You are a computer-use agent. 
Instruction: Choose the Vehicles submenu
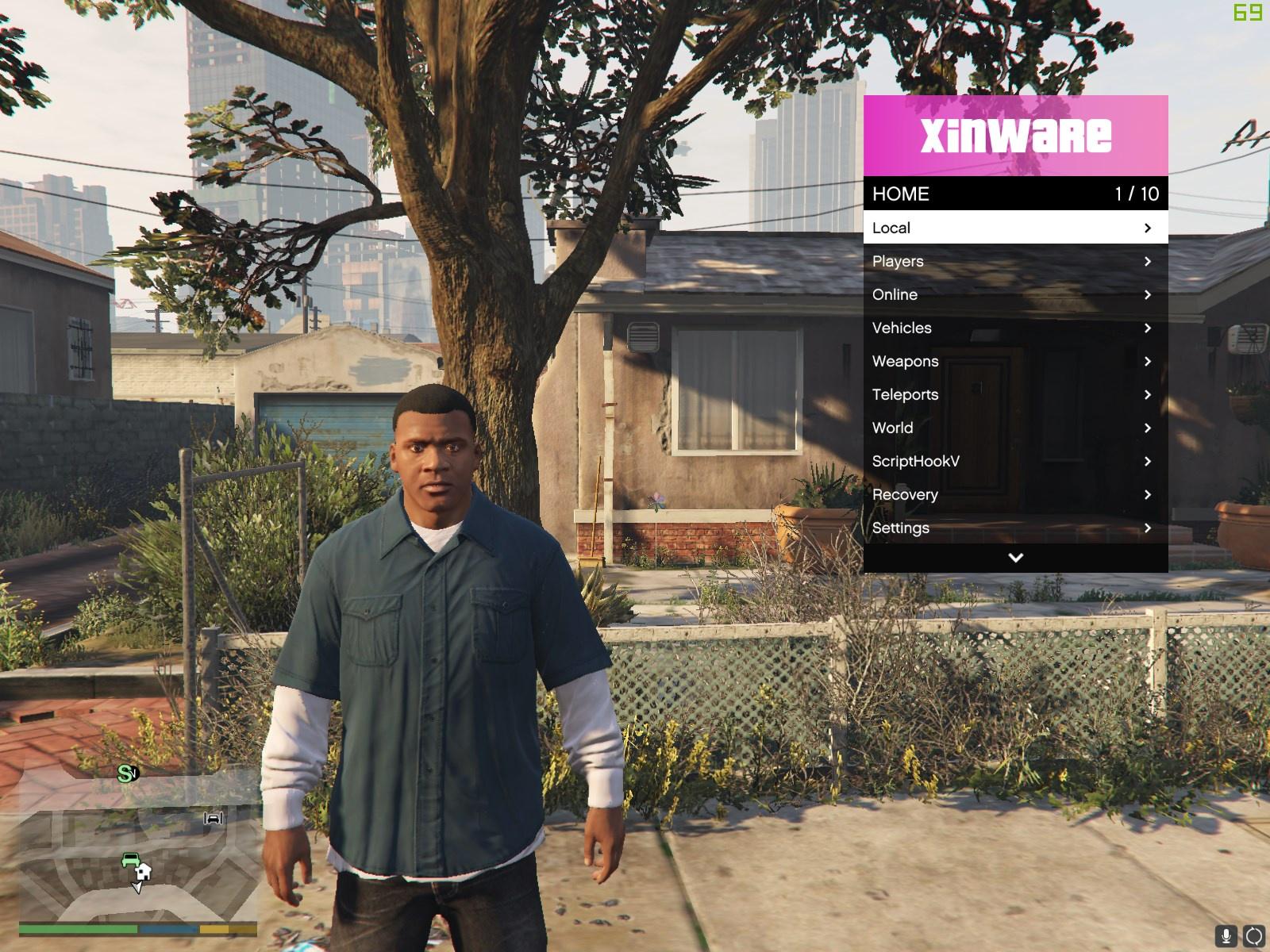coord(1014,328)
